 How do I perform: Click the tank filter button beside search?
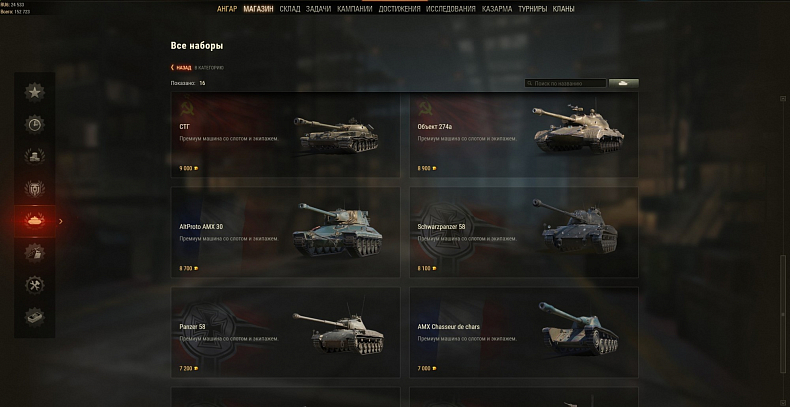coord(624,83)
